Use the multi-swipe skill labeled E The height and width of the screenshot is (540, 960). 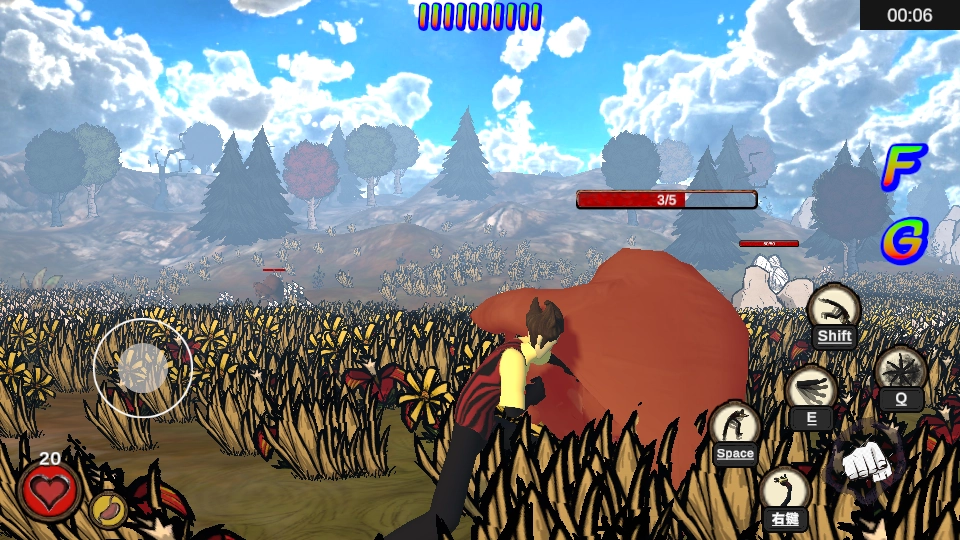[811, 393]
